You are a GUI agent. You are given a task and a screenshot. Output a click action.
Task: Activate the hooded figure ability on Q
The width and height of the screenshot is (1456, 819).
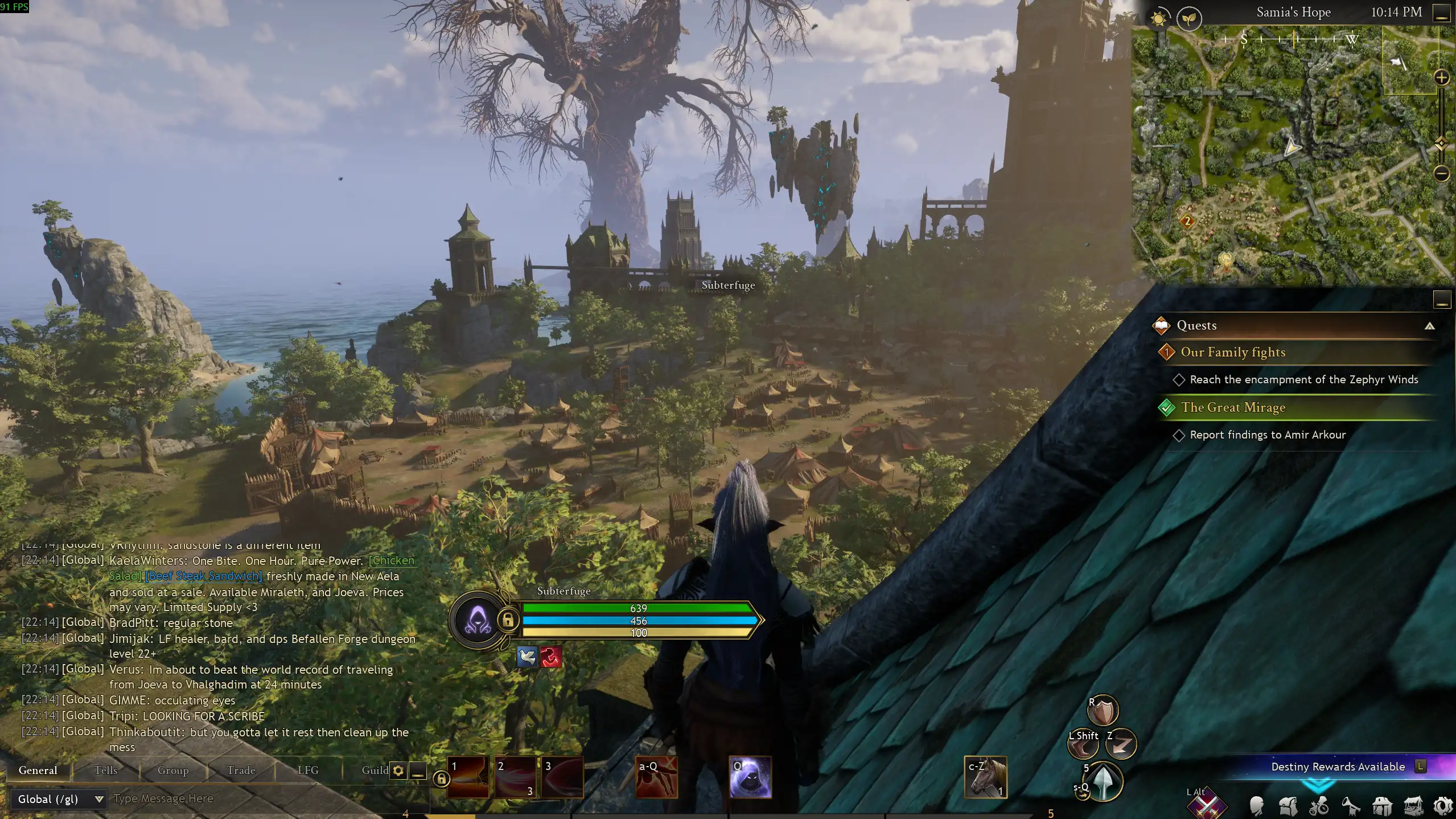(x=750, y=777)
